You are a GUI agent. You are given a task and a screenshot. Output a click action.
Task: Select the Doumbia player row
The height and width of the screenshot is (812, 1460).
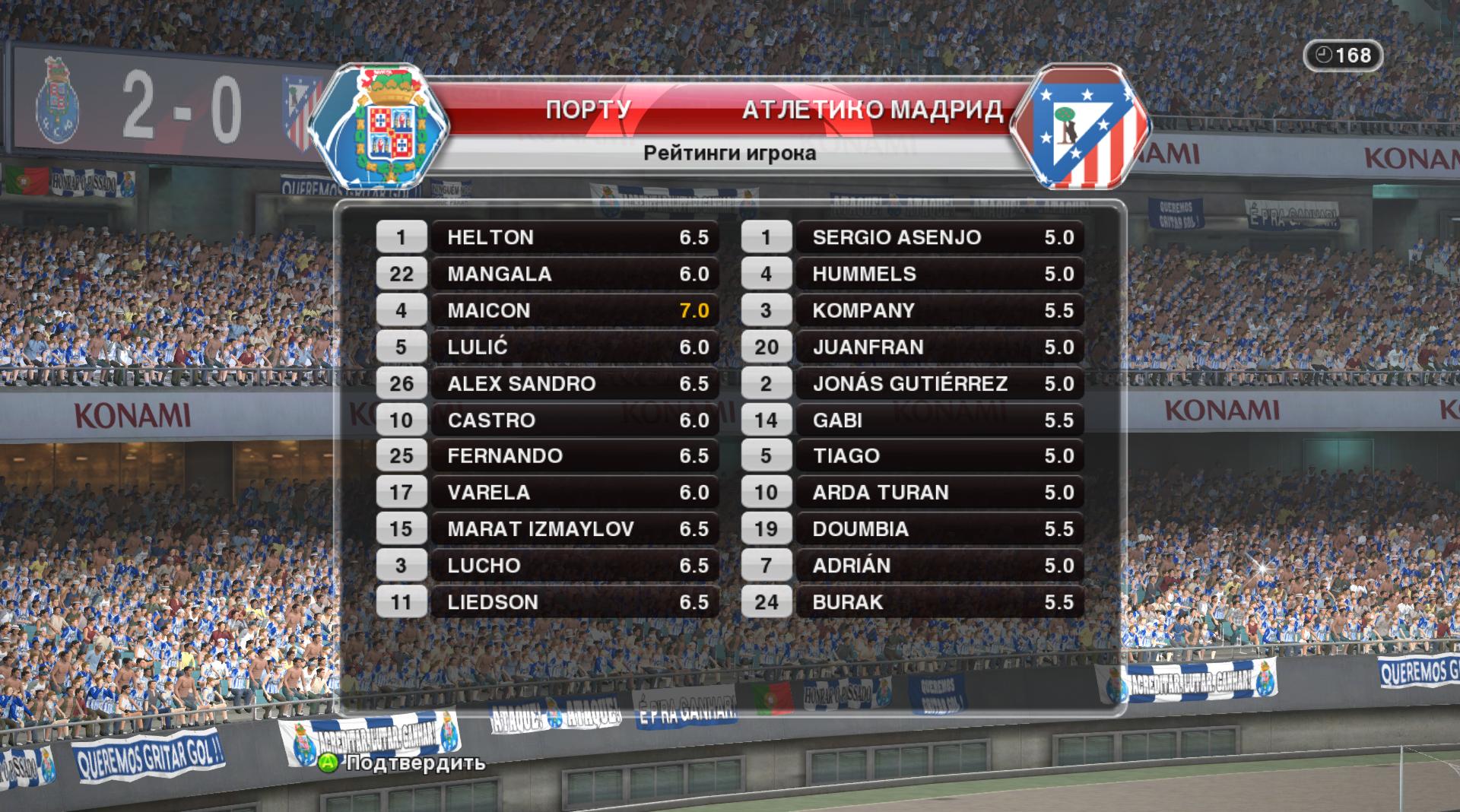click(x=939, y=528)
